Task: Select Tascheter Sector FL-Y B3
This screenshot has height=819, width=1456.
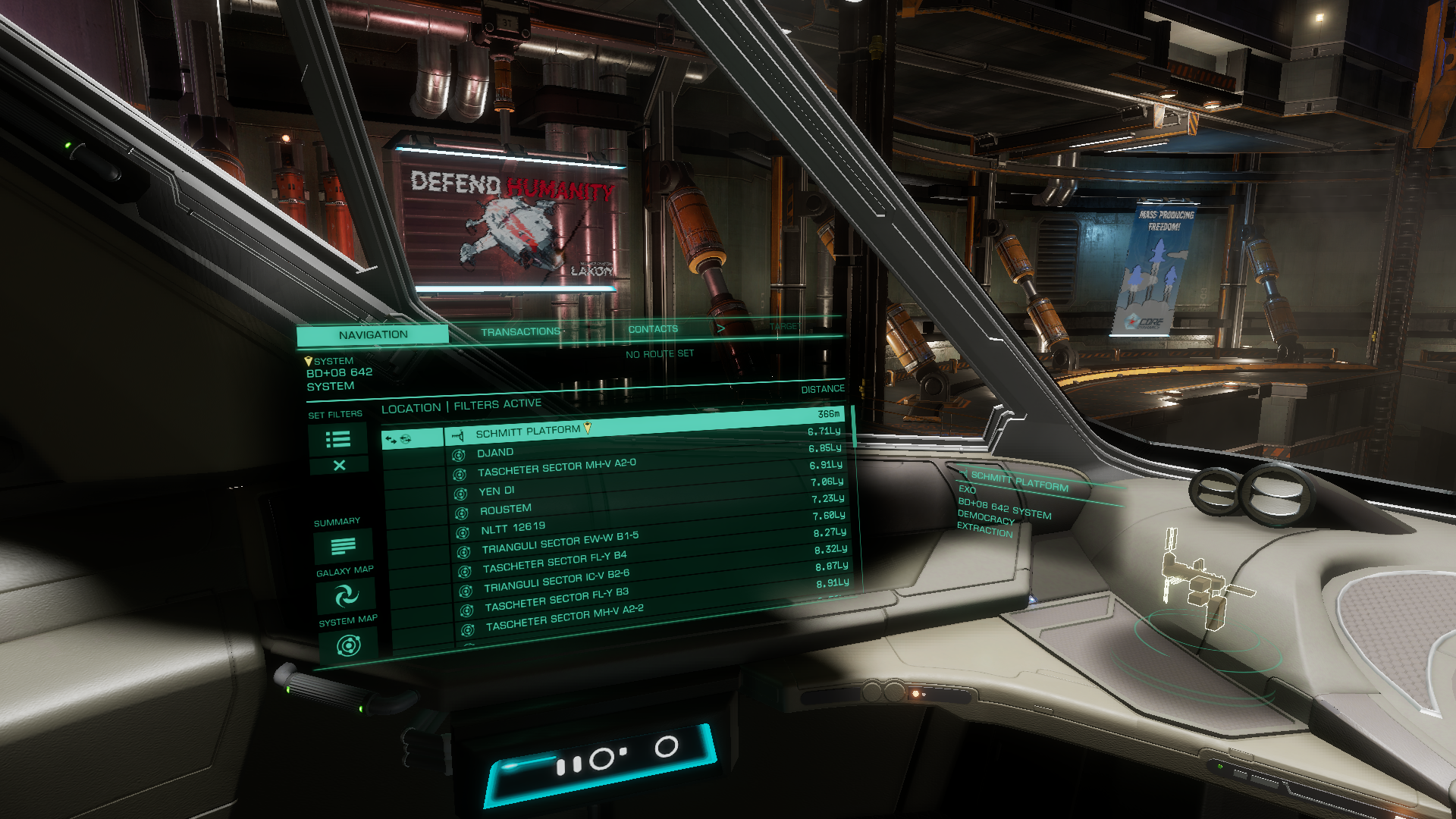Action: [557, 599]
